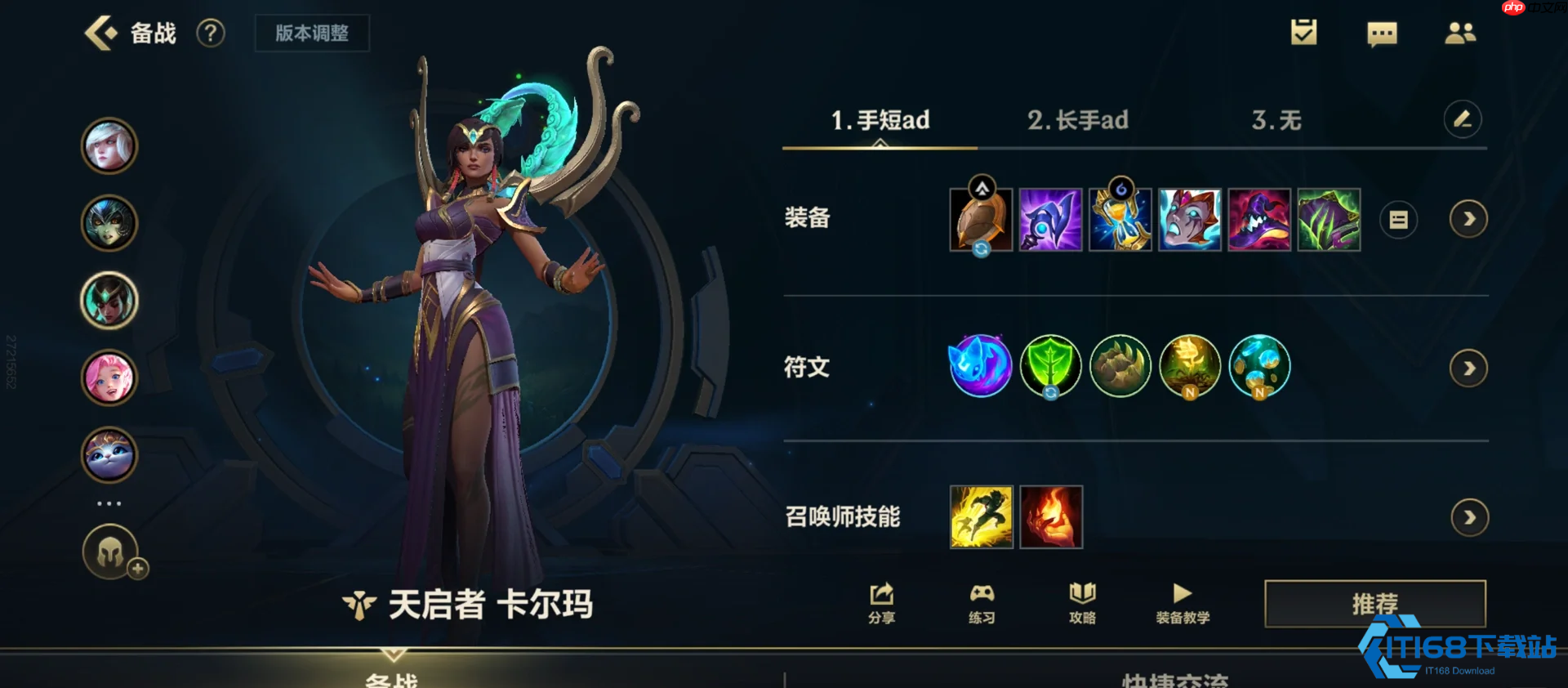This screenshot has height=688, width=1568.
Task: Select the pink-haired champion portrait on sidebar
Action: pyautogui.click(x=109, y=378)
